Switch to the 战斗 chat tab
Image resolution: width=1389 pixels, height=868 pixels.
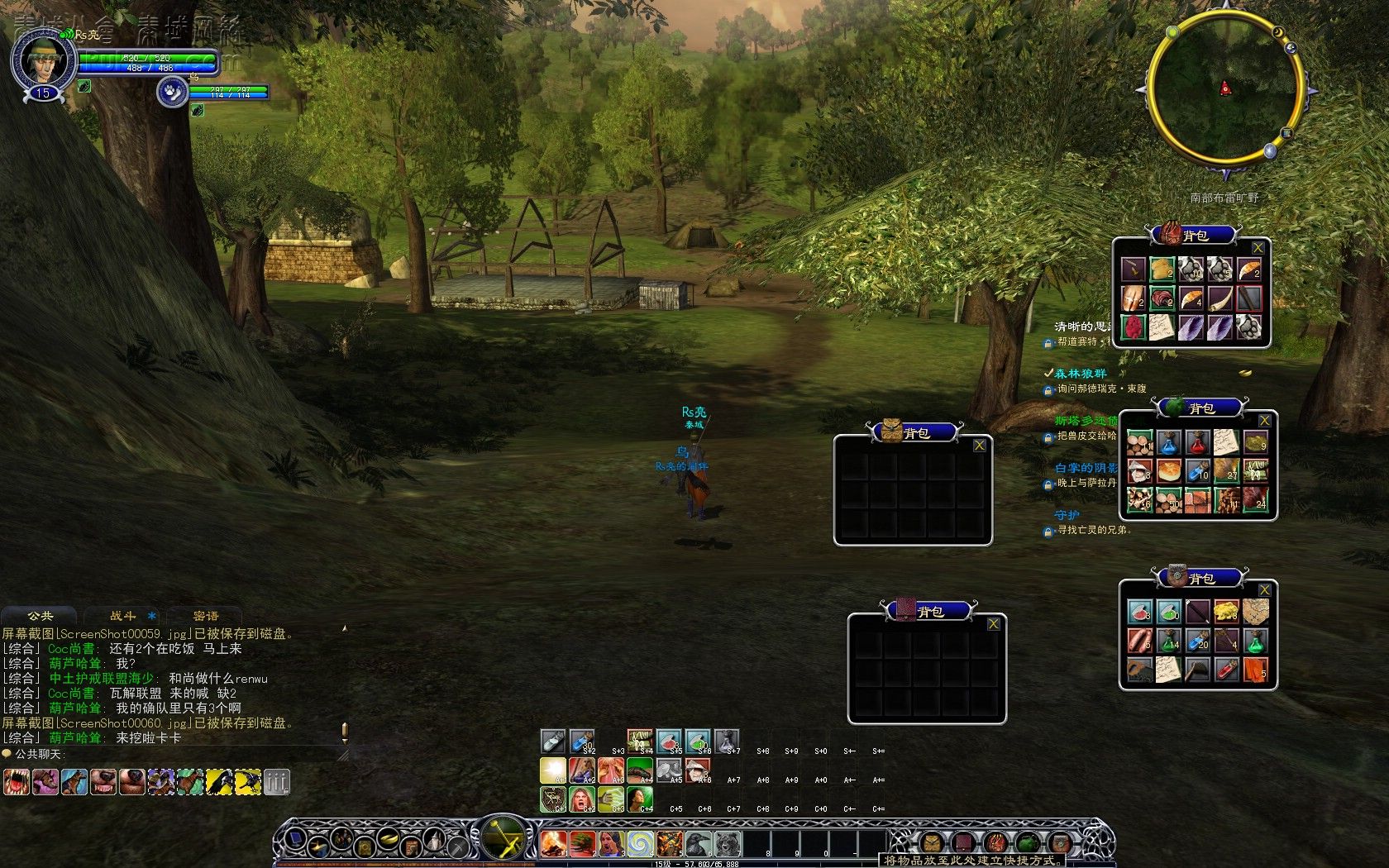(123, 616)
